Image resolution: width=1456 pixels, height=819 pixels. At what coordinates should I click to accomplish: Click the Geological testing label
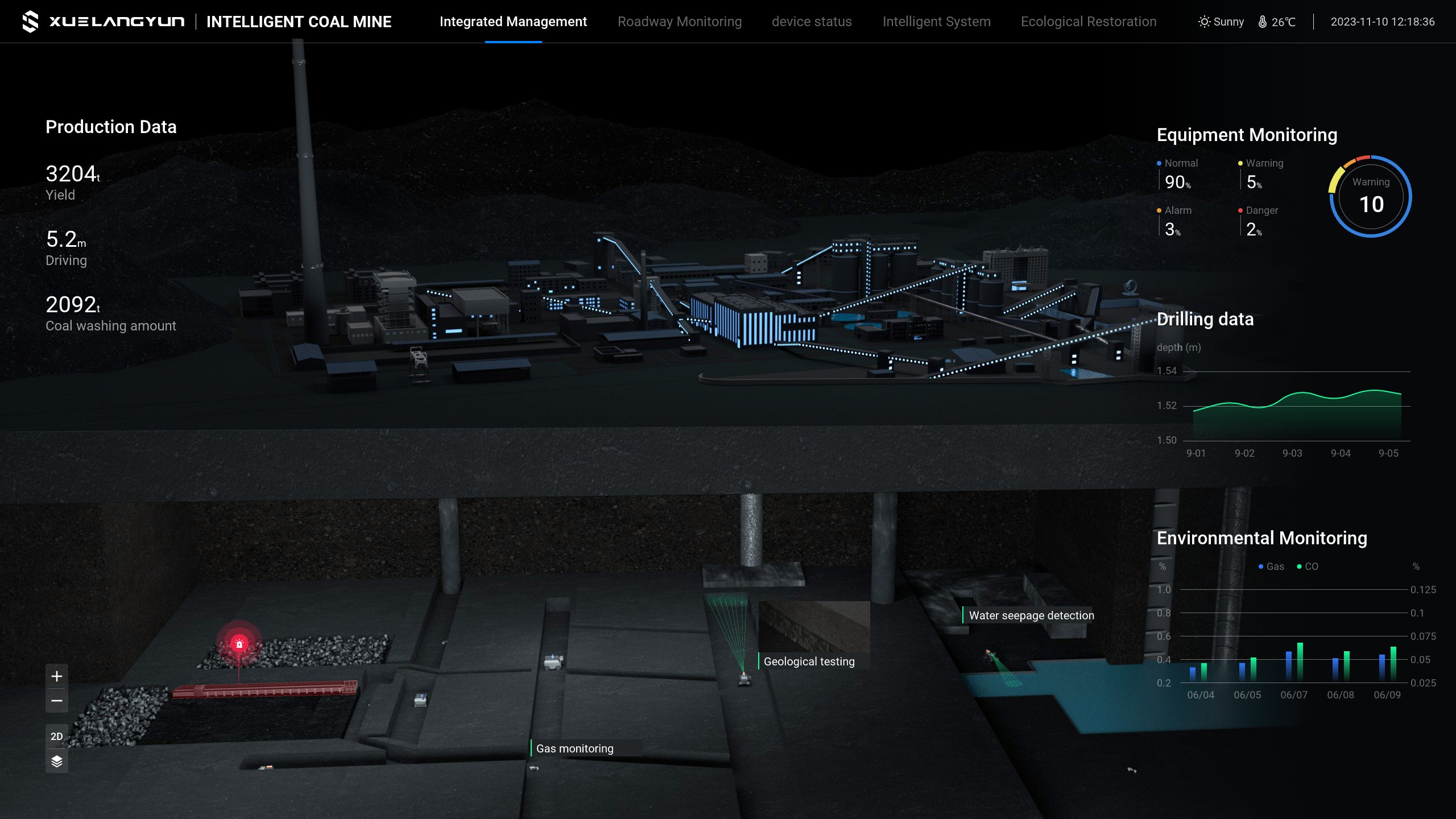(x=809, y=661)
